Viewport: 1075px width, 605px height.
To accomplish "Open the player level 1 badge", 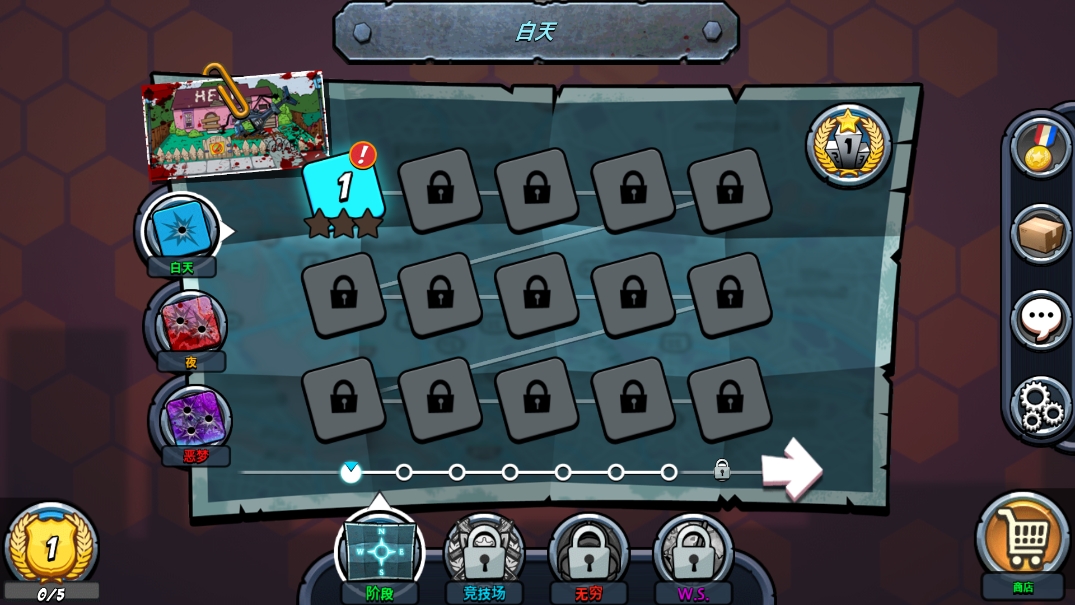I will point(51,545).
